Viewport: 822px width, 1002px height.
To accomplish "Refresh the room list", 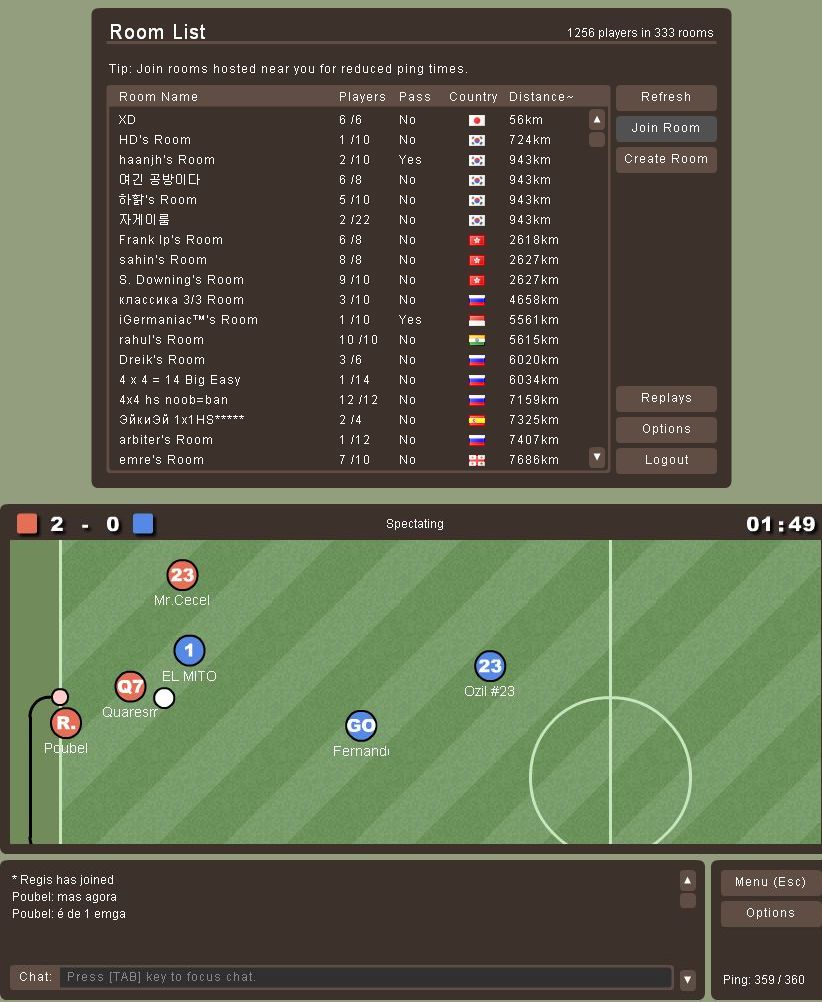I will pyautogui.click(x=666, y=97).
